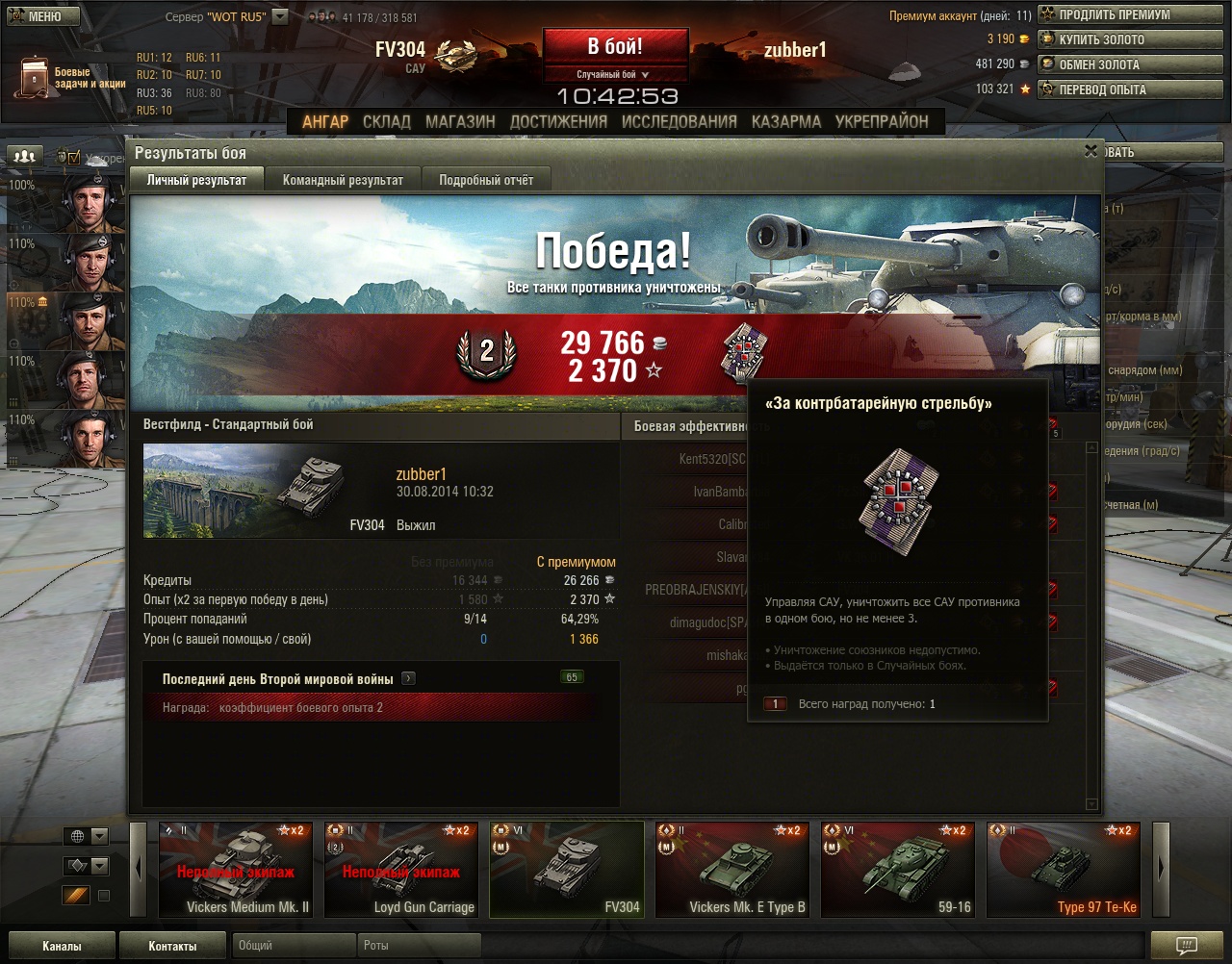The image size is (1232, 964).
Task: Open the МАГАЗИН shop section
Action: 460,122
